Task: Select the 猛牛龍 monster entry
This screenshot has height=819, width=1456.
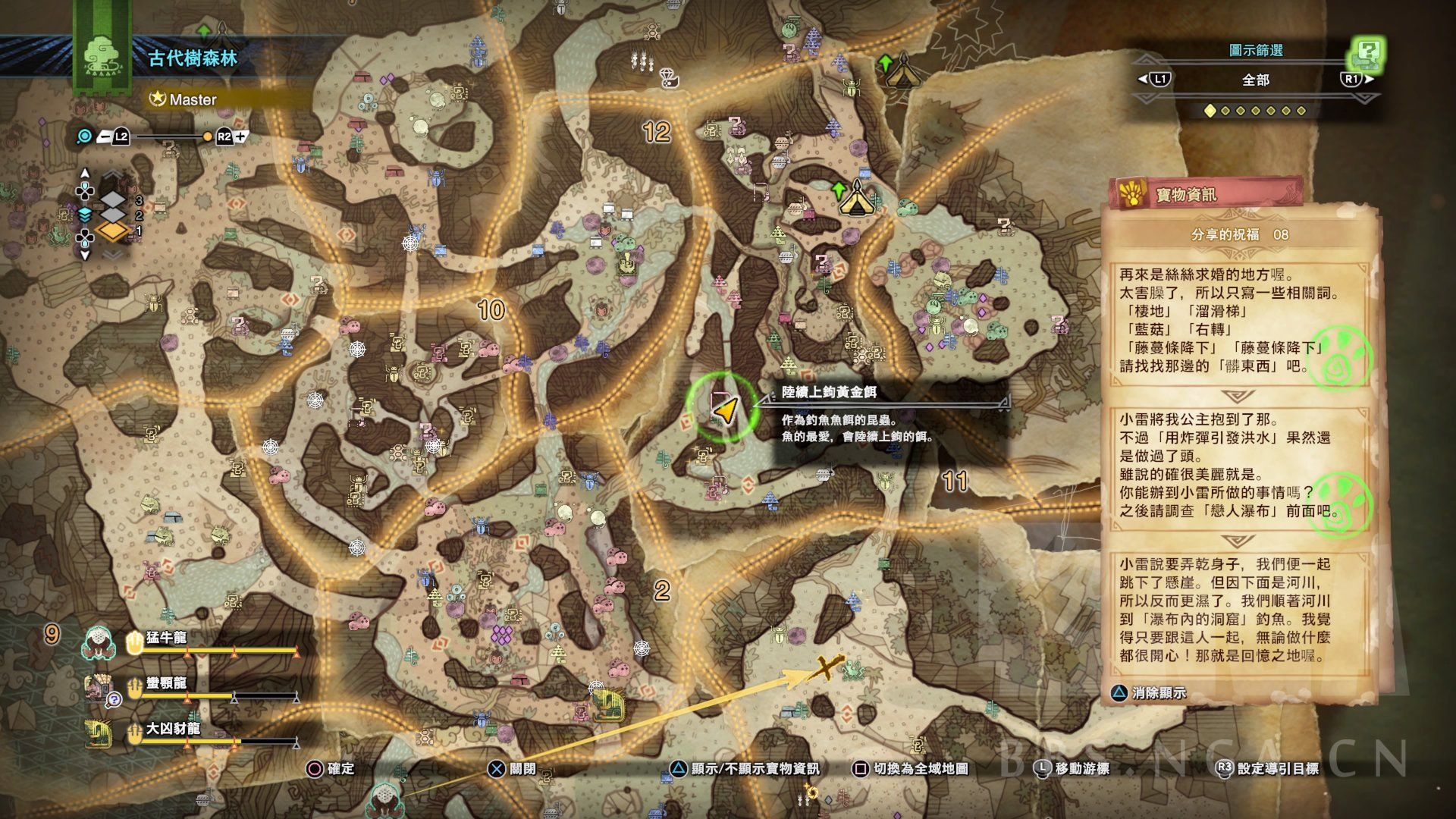Action: (x=166, y=638)
